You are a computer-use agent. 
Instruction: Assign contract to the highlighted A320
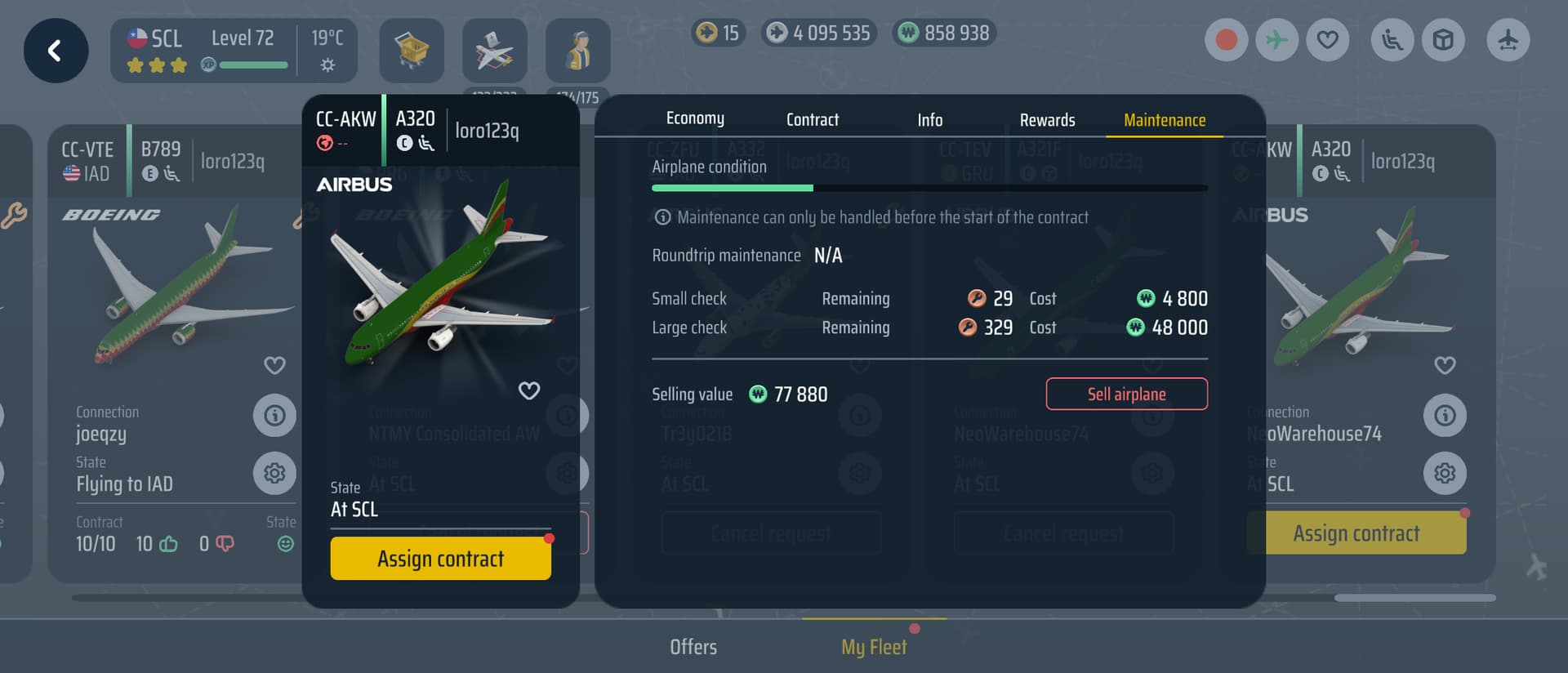[440, 559]
